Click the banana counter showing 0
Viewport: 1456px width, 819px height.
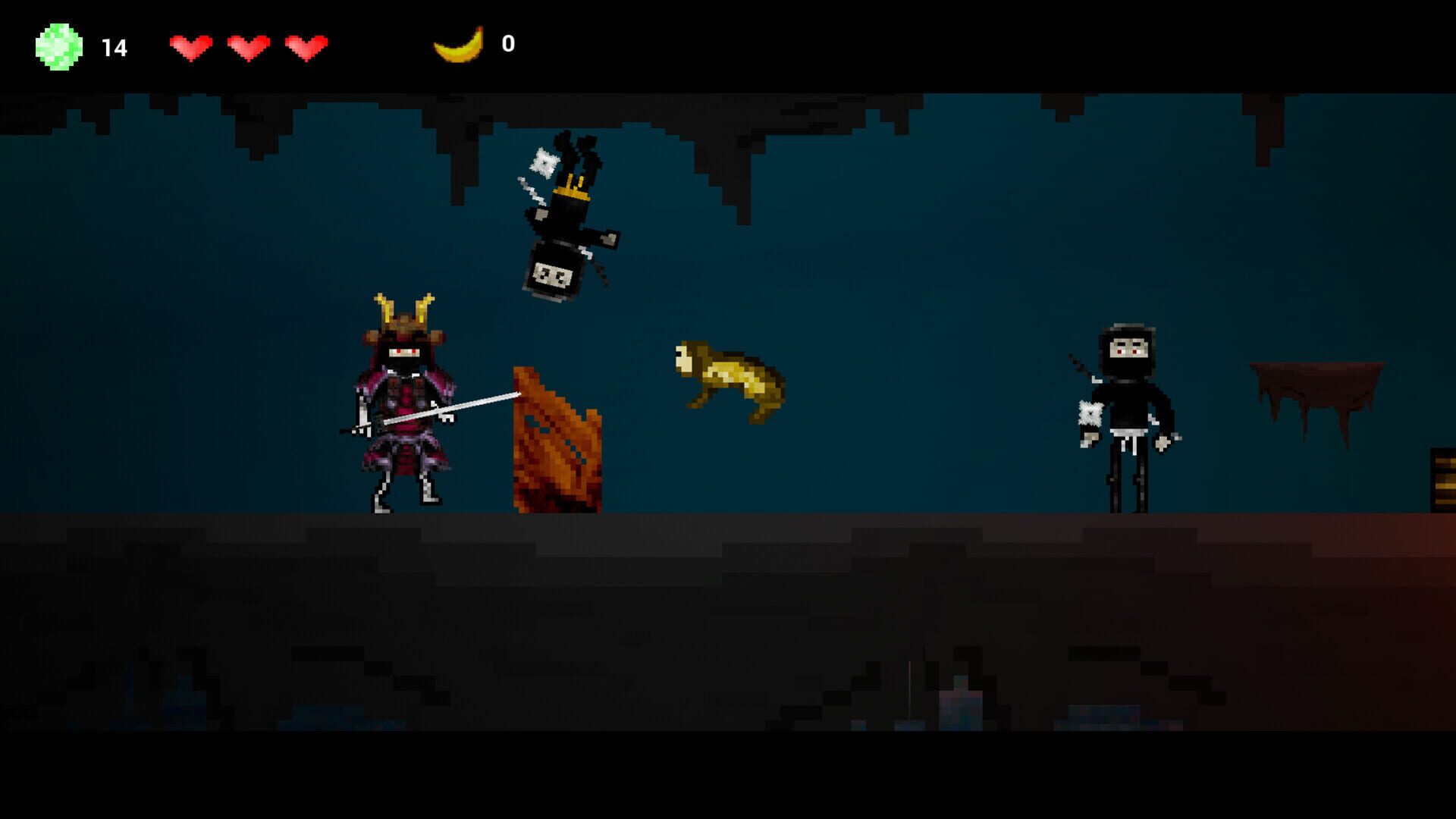pos(507,44)
